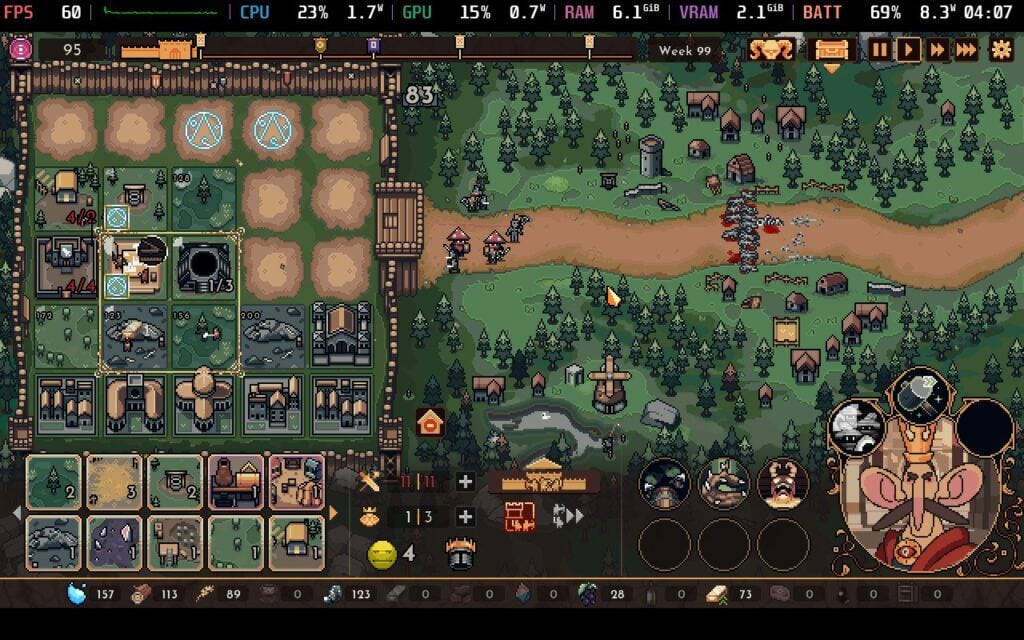Click the orange house home button
Image resolution: width=1024 pixels, height=640 pixels.
coord(430,423)
